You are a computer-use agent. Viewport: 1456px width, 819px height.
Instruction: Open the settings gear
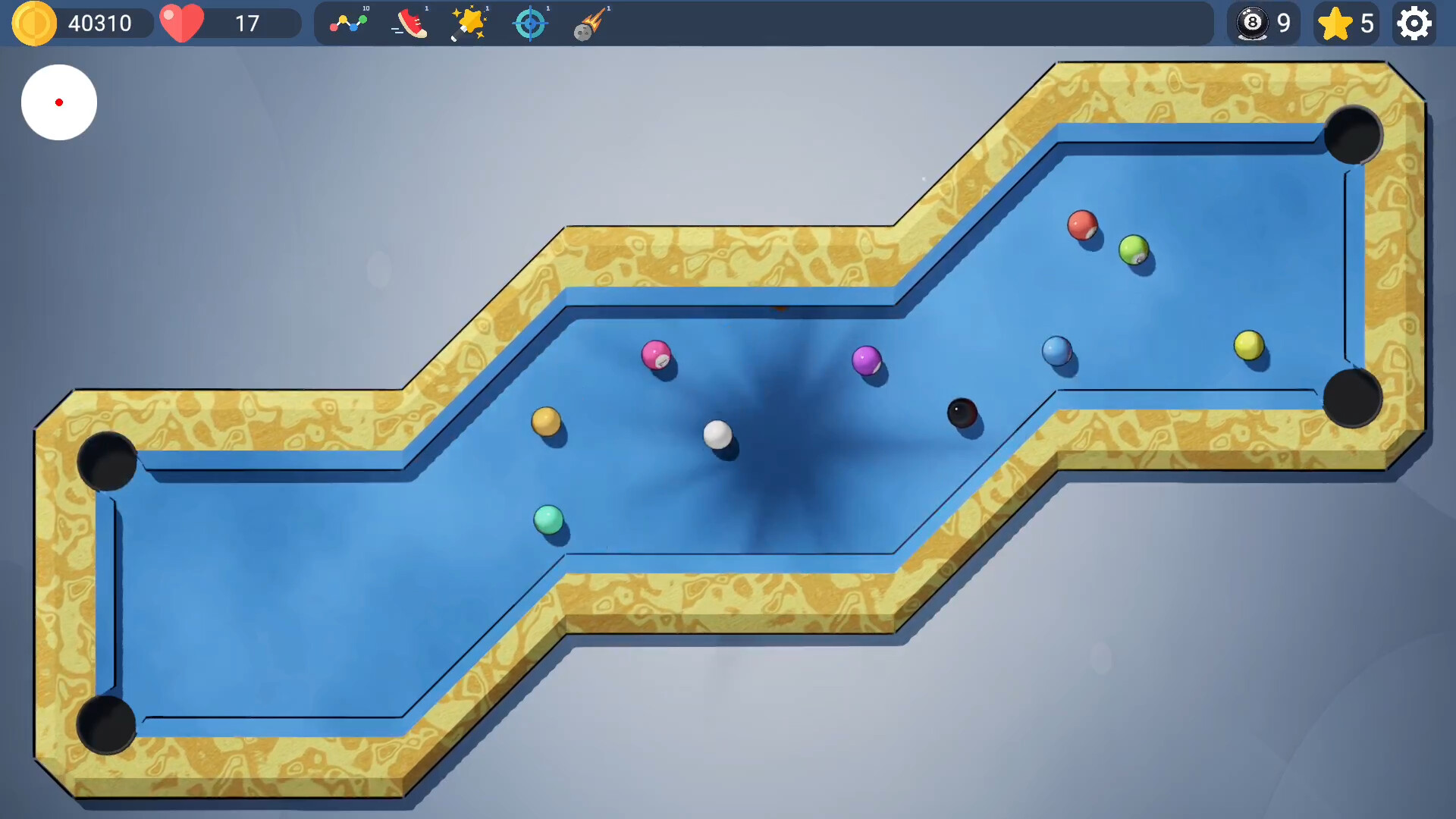point(1414,24)
